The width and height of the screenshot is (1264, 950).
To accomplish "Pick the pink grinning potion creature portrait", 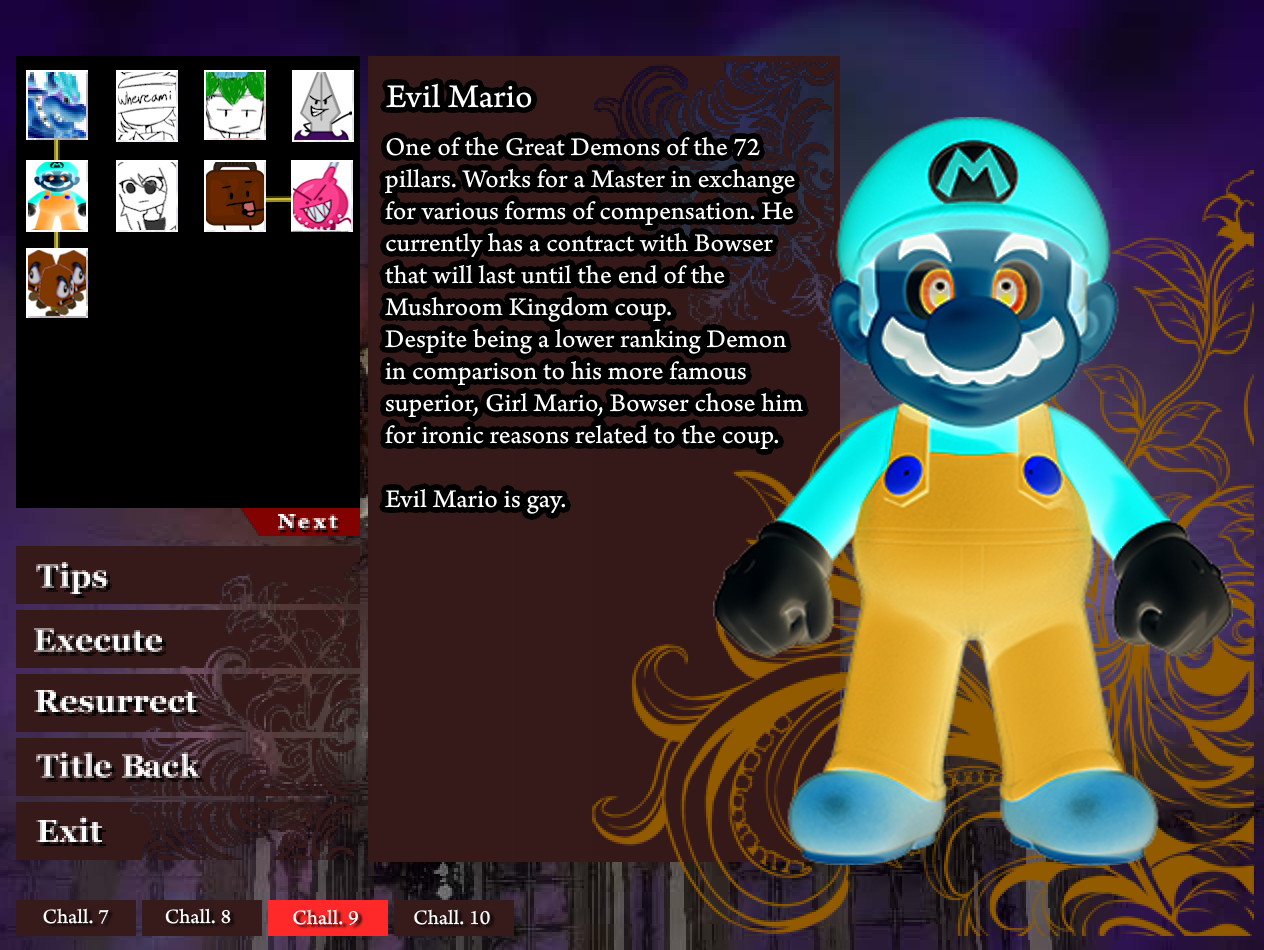I will pyautogui.click(x=323, y=196).
